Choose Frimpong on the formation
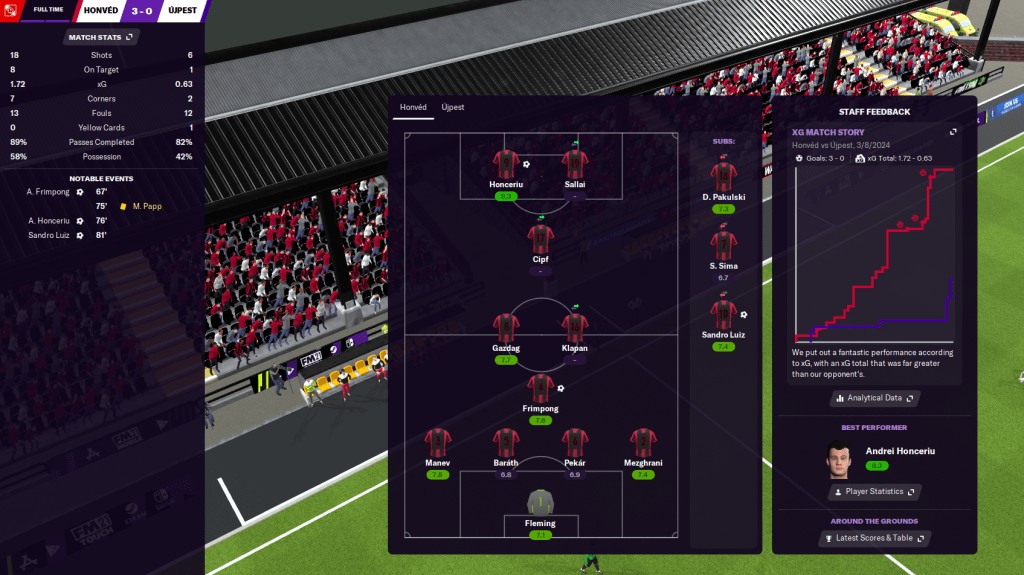 pyautogui.click(x=540, y=390)
